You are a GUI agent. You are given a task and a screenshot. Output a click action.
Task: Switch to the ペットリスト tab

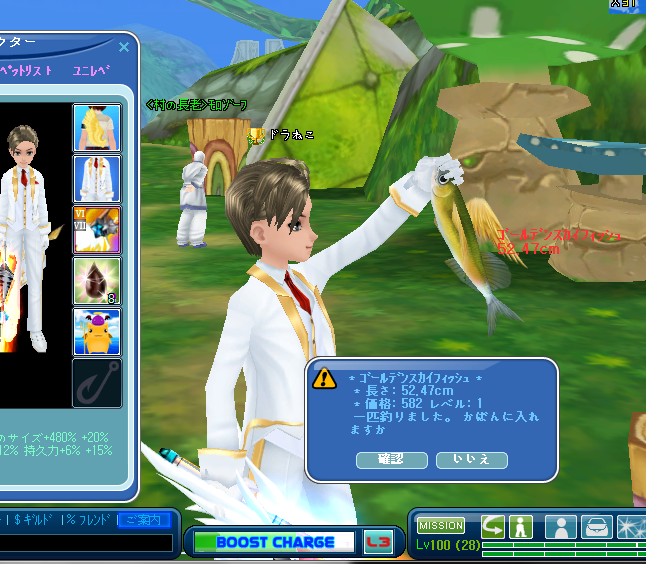(x=27, y=71)
